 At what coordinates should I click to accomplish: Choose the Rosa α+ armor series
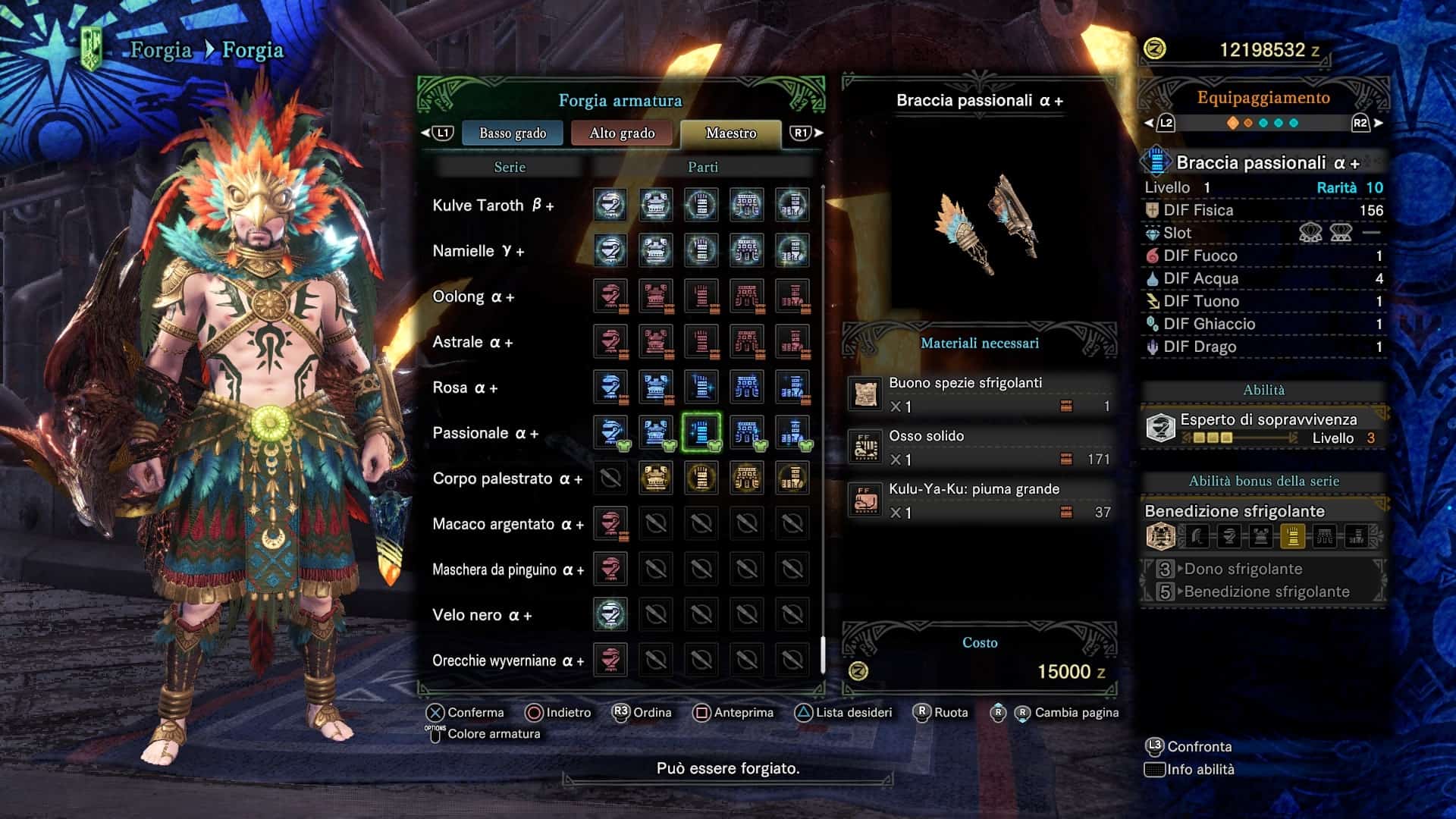click(x=464, y=388)
